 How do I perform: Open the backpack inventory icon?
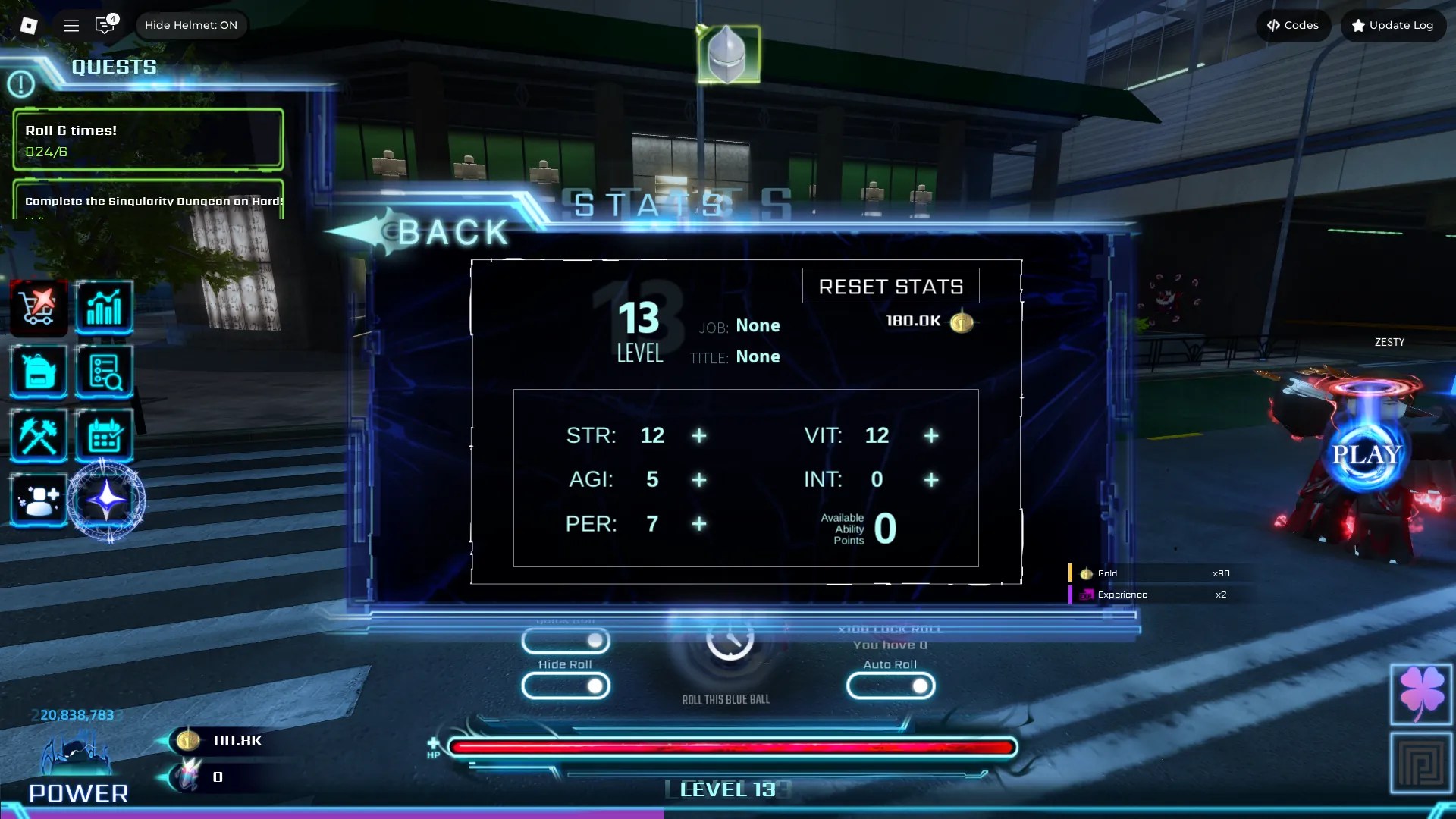coord(38,372)
